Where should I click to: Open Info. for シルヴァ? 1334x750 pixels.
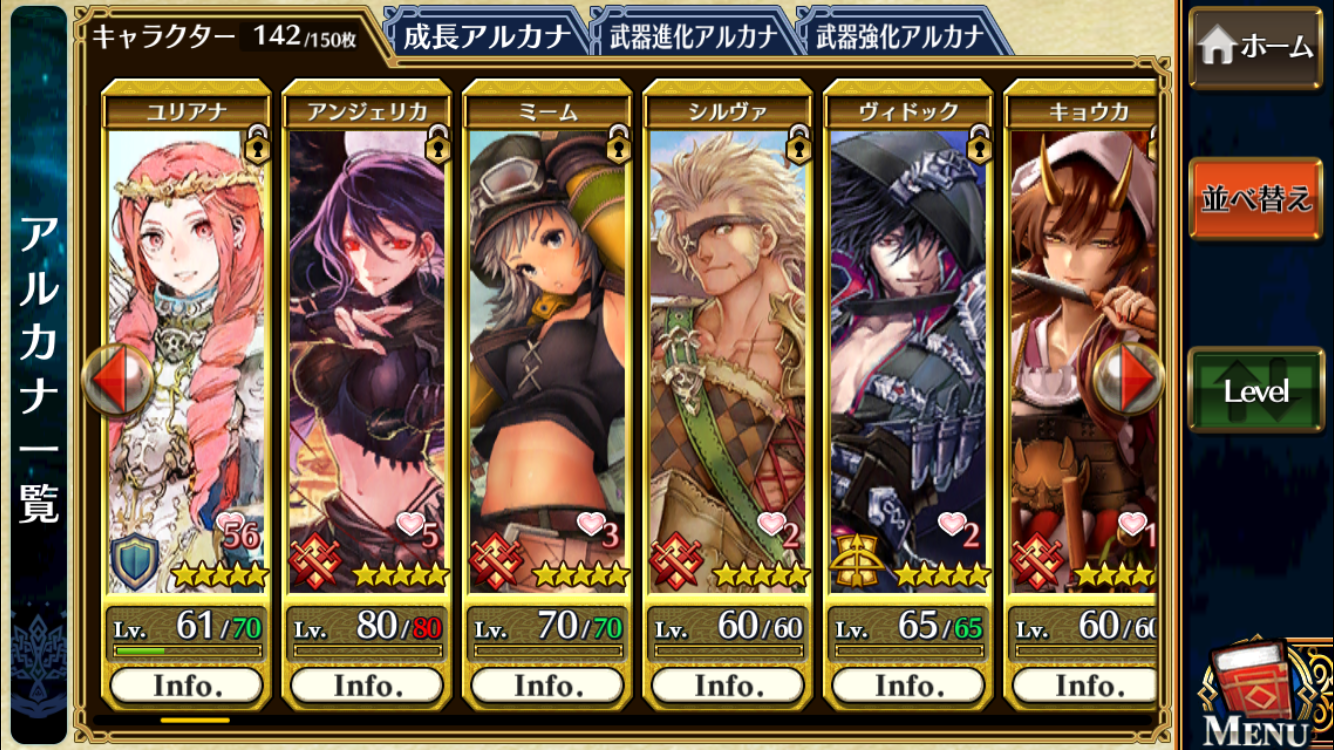click(x=728, y=686)
